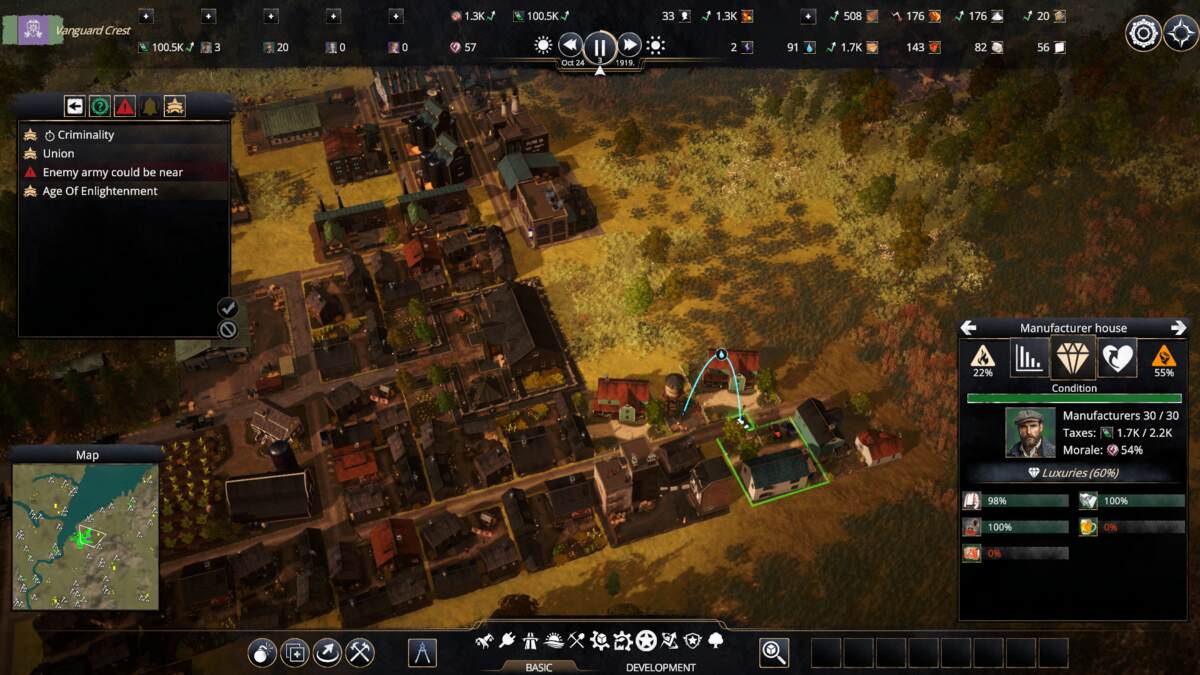Switch to the Development tab

pyautogui.click(x=660, y=667)
